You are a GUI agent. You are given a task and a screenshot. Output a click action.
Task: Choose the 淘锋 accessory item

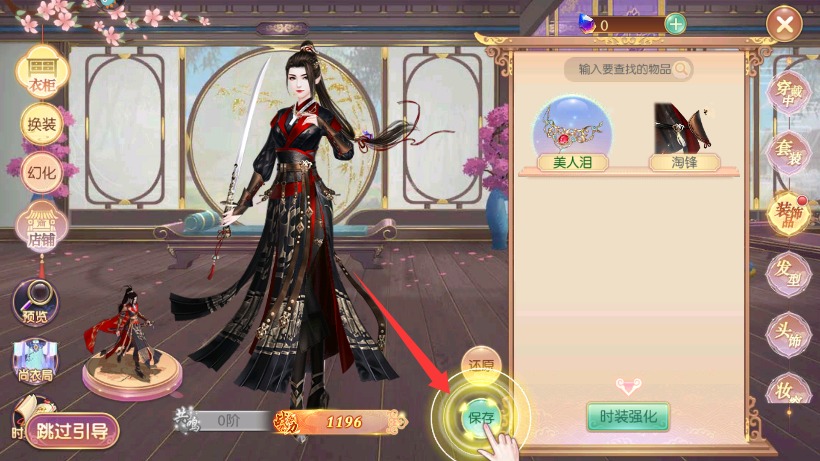point(685,137)
